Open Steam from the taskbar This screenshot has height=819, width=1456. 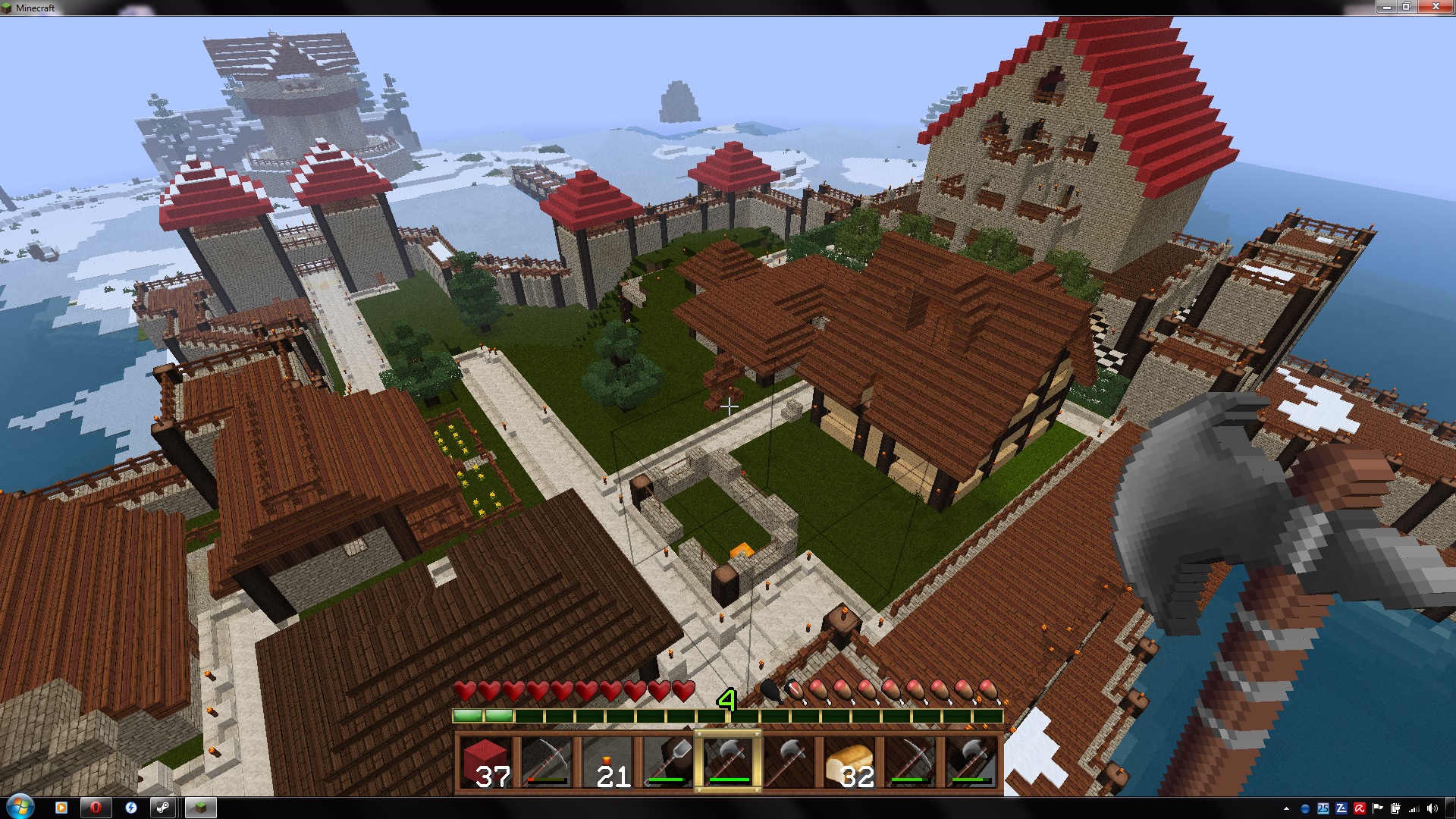coord(163,808)
